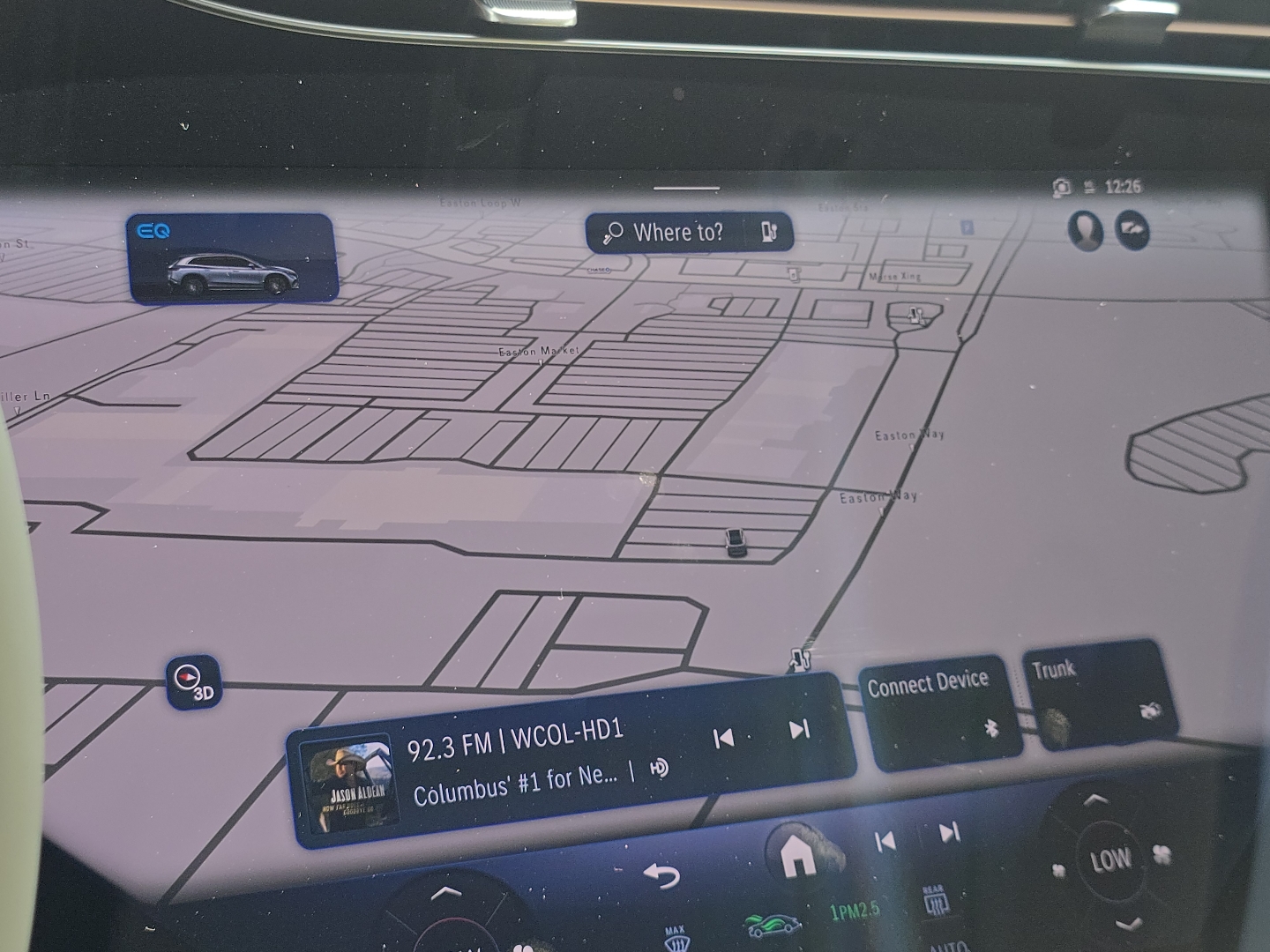This screenshot has width=1270, height=952.
Task: Open the camera icon in the status bar
Action: (1060, 187)
